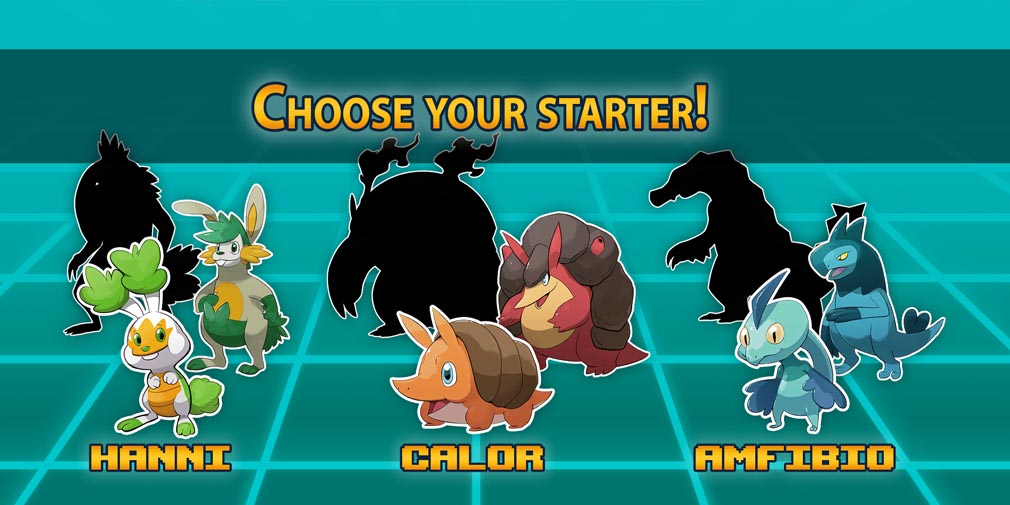Click the CALOR name label

pos(473,458)
